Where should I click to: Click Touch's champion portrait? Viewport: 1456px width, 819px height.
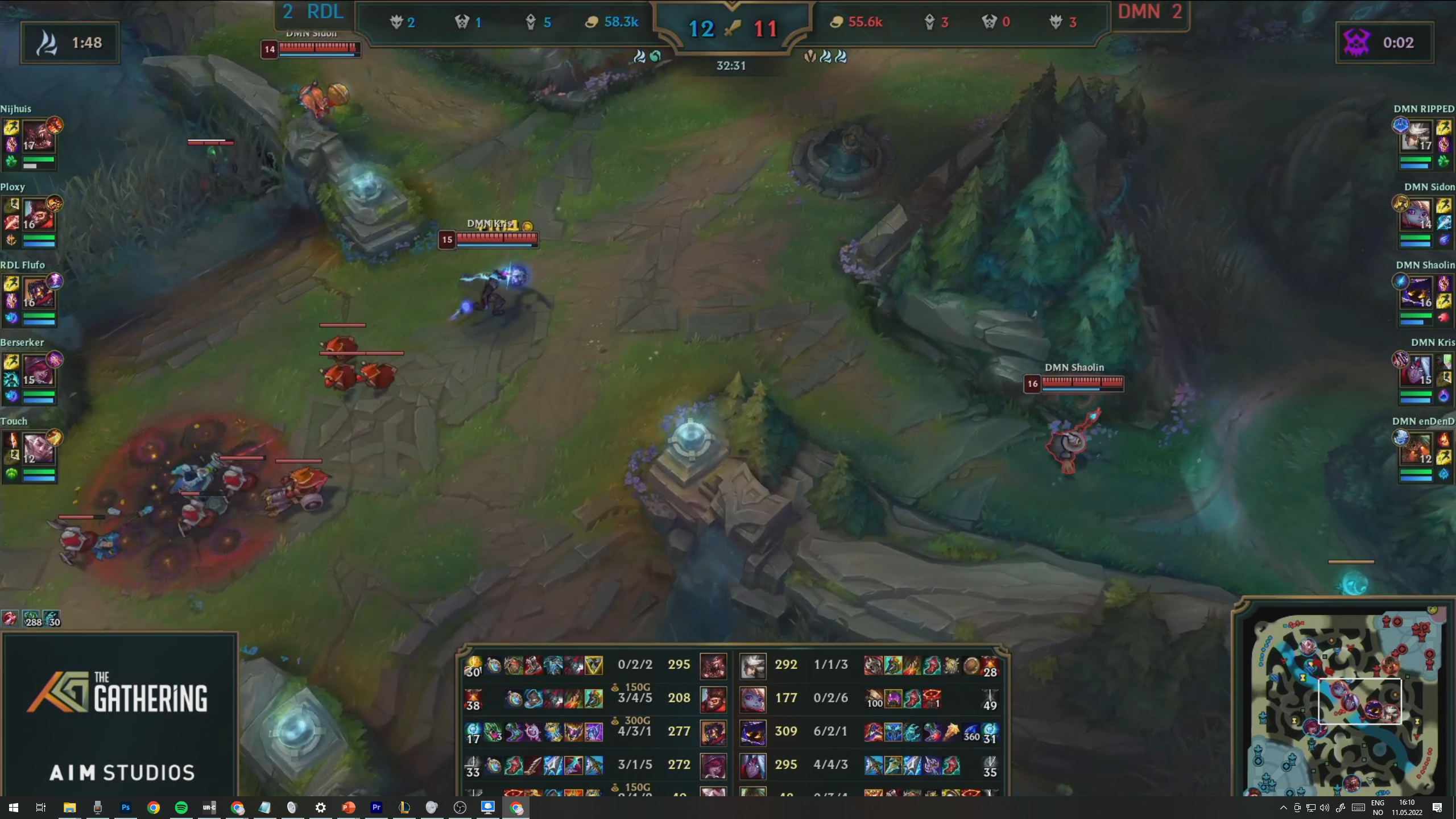[38, 449]
